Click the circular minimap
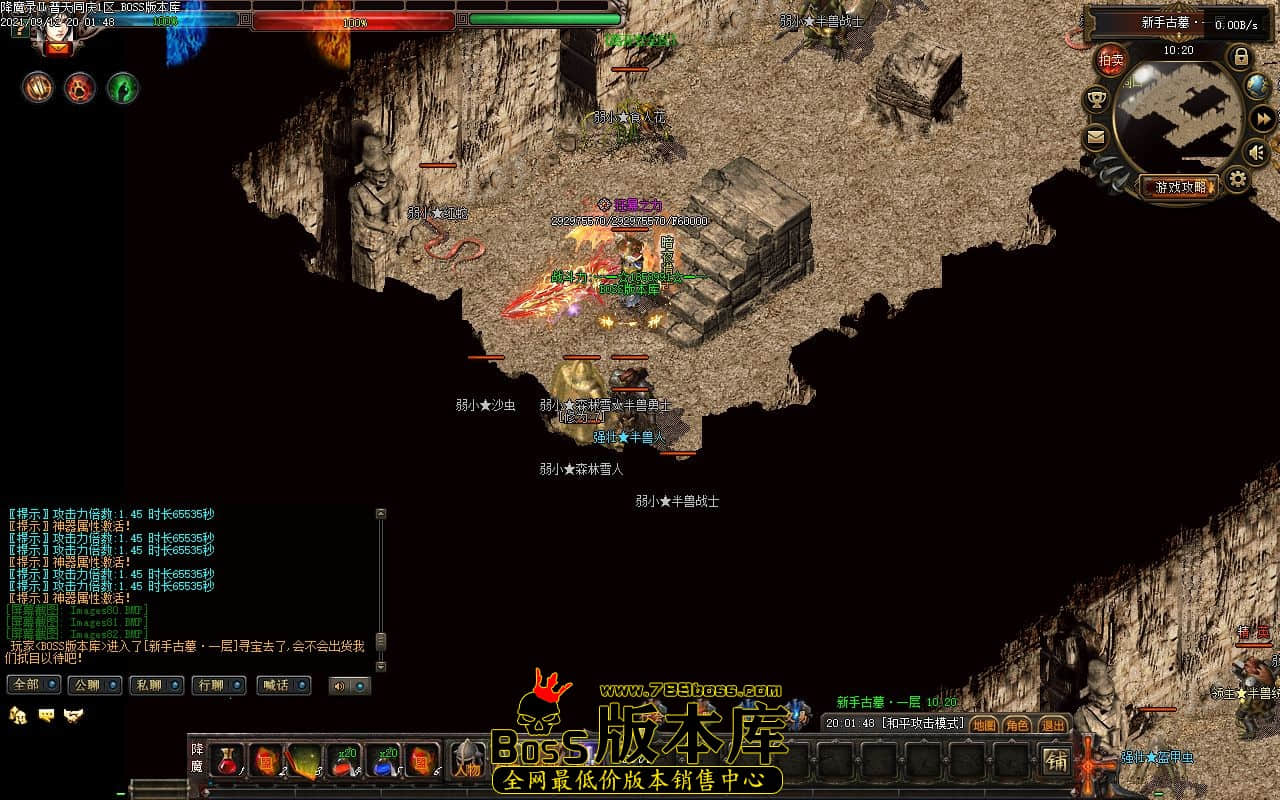 pos(1178,117)
